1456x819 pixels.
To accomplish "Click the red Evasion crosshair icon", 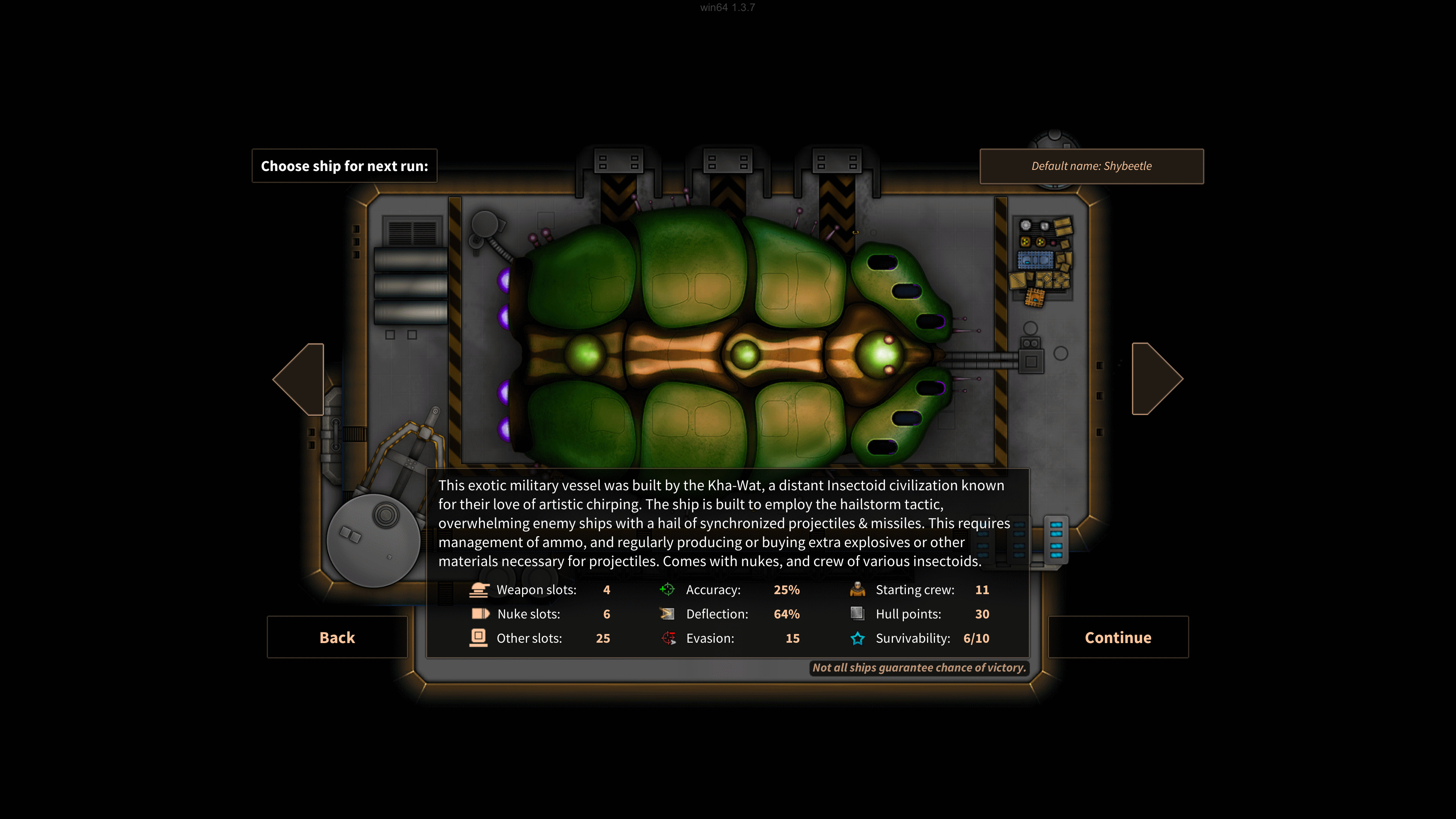I will click(x=667, y=638).
